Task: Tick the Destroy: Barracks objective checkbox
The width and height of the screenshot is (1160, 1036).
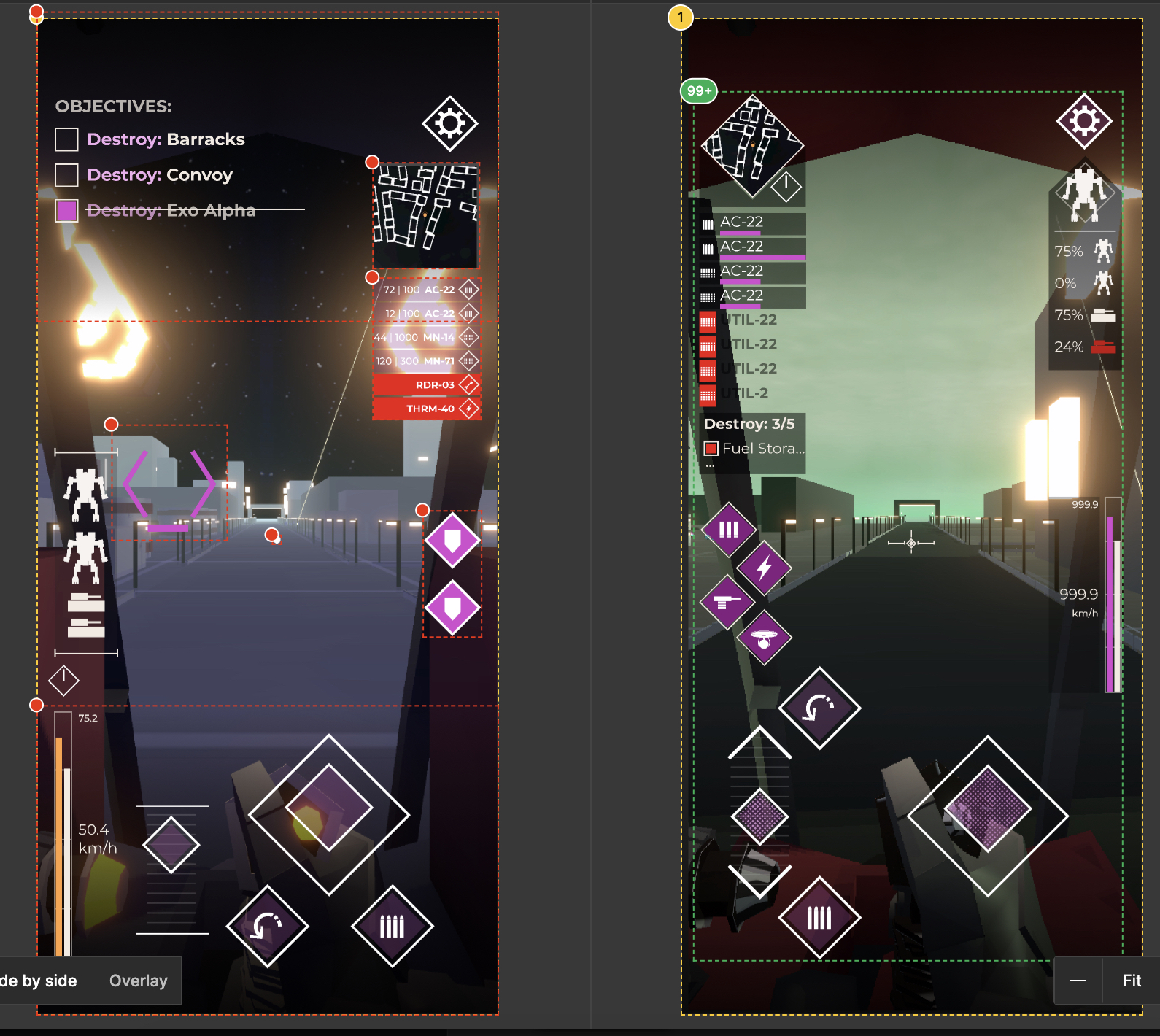Action: pyautogui.click(x=66, y=139)
